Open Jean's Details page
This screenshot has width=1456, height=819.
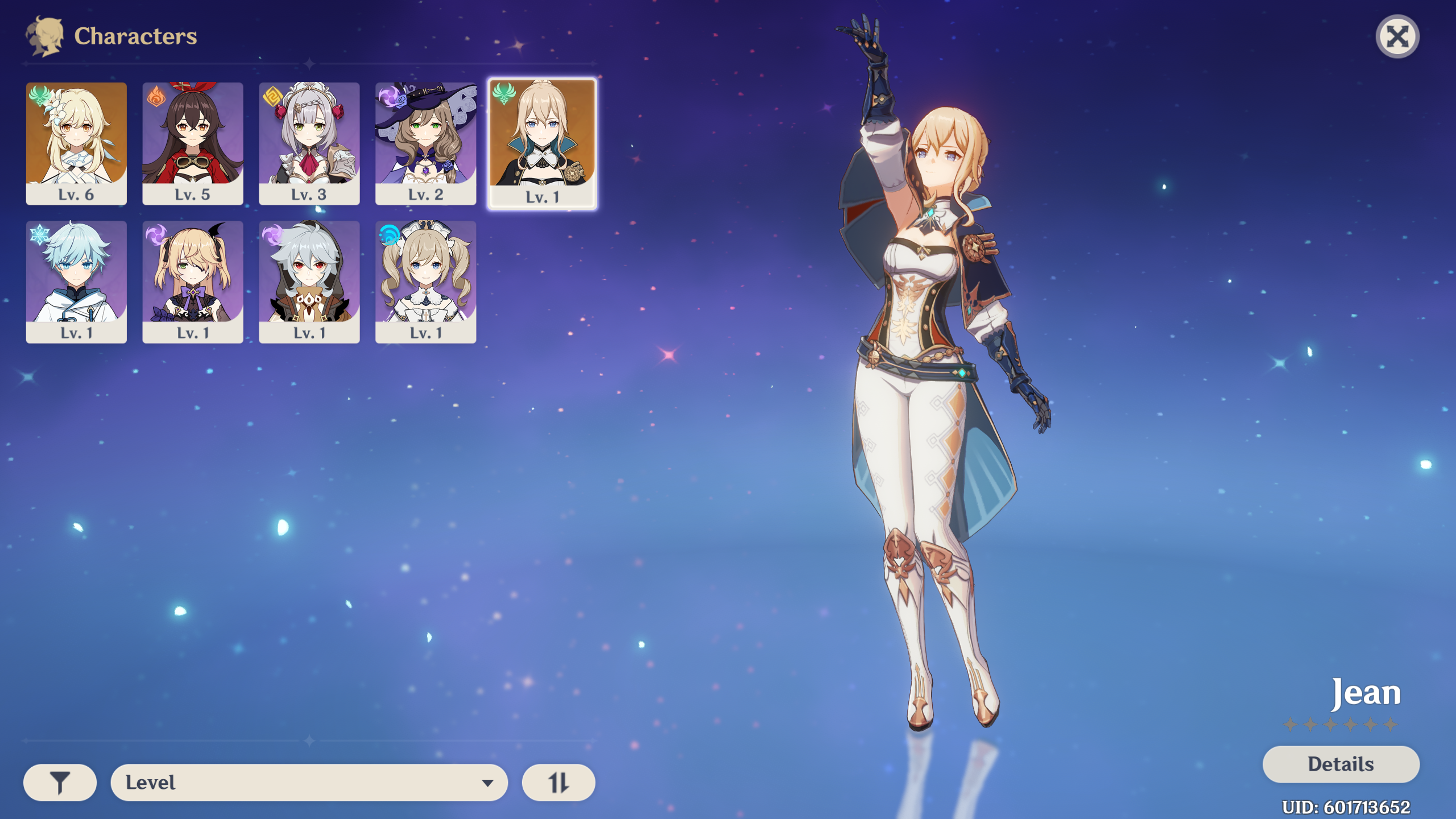coord(1341,764)
